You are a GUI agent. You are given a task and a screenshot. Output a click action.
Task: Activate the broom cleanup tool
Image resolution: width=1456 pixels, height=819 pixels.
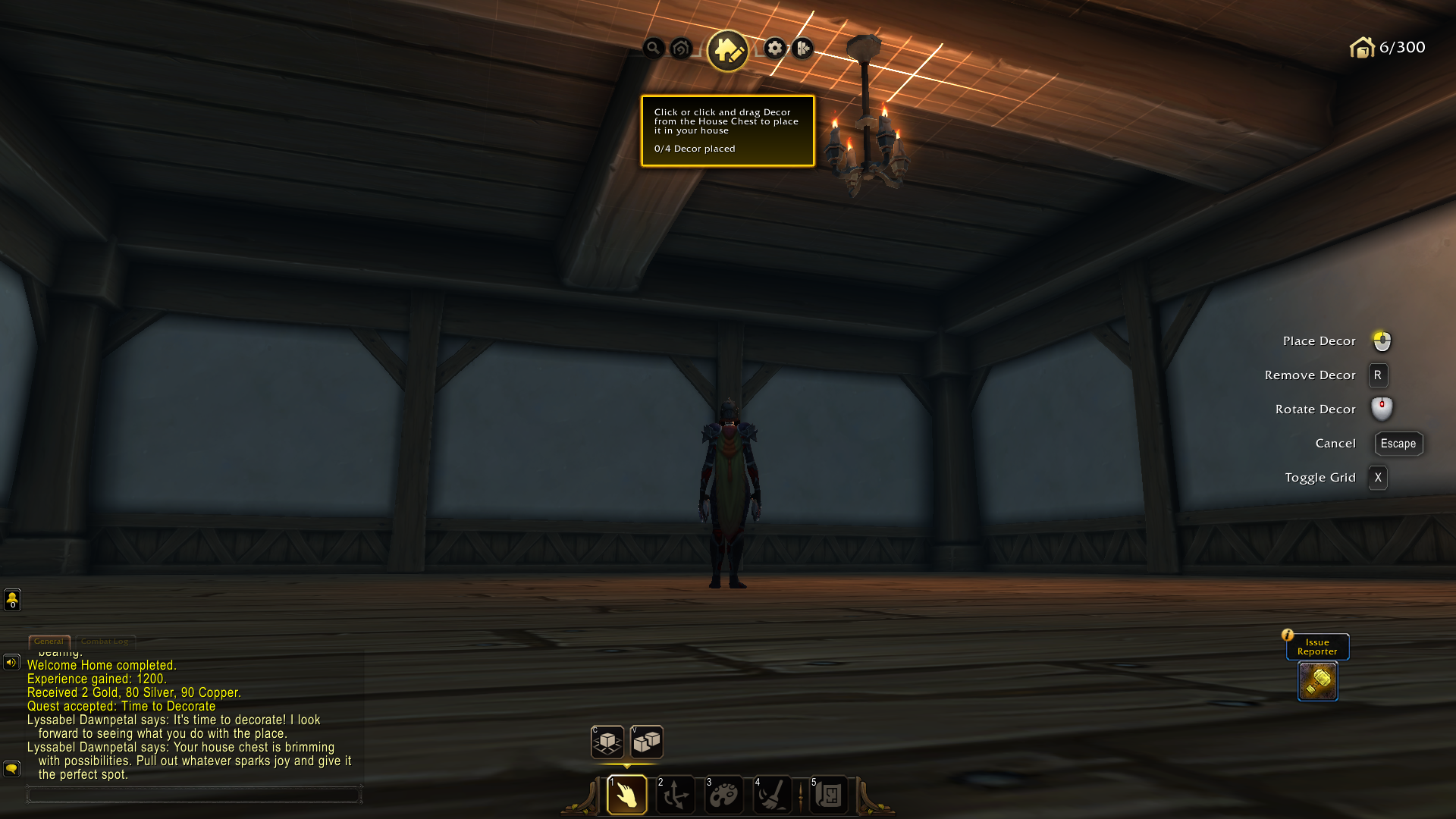(772, 795)
